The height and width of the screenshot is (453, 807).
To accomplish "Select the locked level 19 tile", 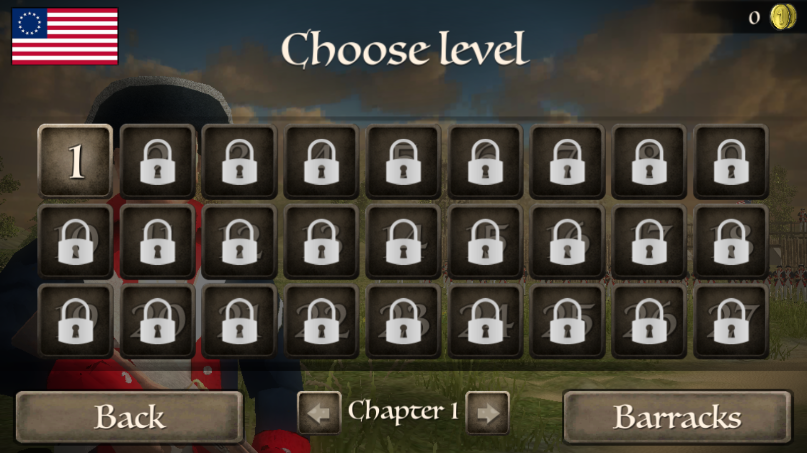I will click(75, 321).
